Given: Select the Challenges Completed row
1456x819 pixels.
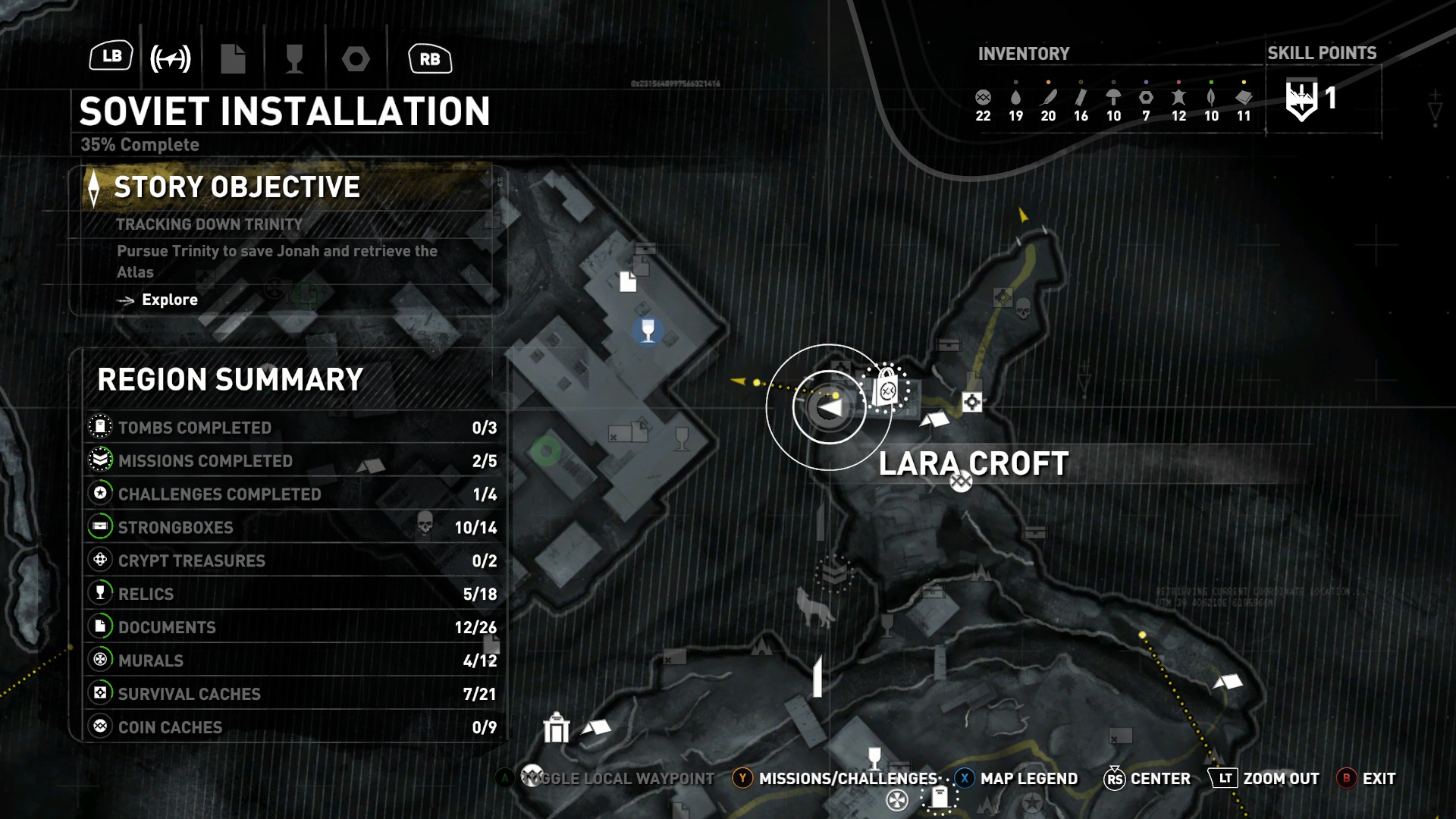Looking at the screenshot, I should 292,494.
